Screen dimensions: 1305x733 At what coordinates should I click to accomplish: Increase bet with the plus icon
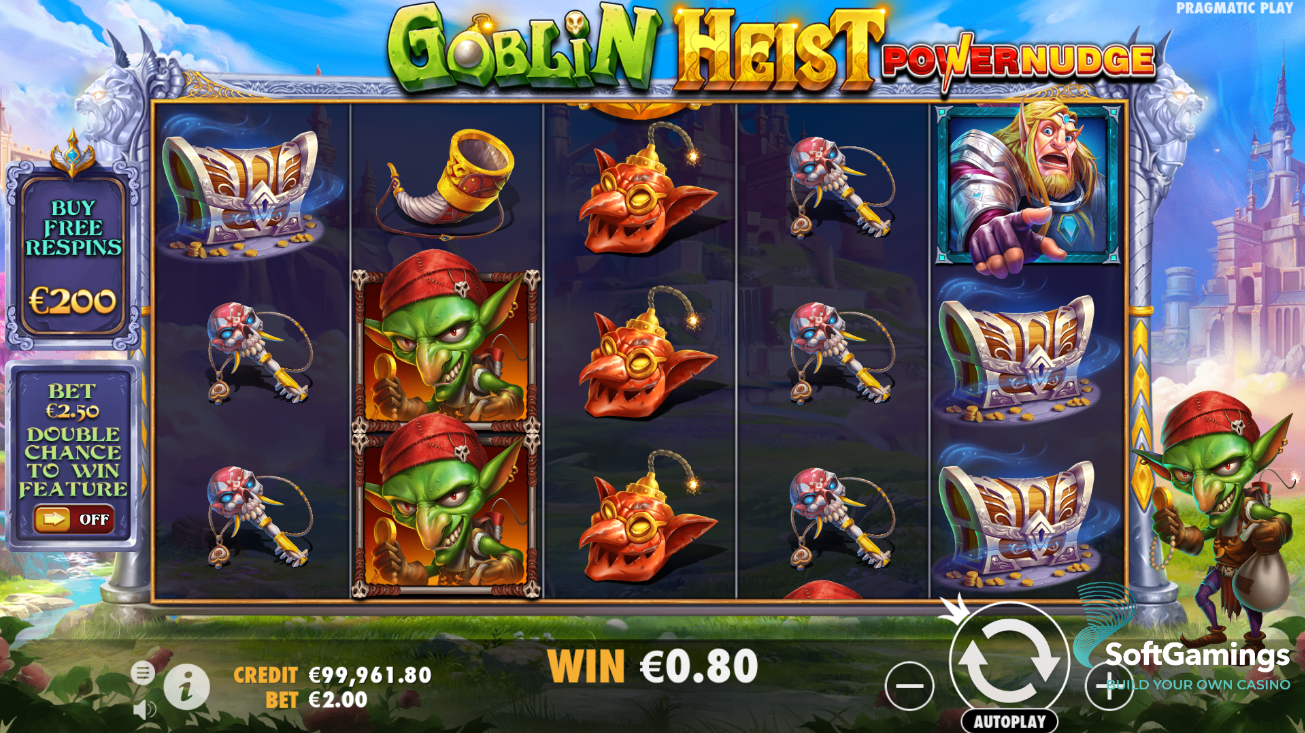tap(1109, 684)
